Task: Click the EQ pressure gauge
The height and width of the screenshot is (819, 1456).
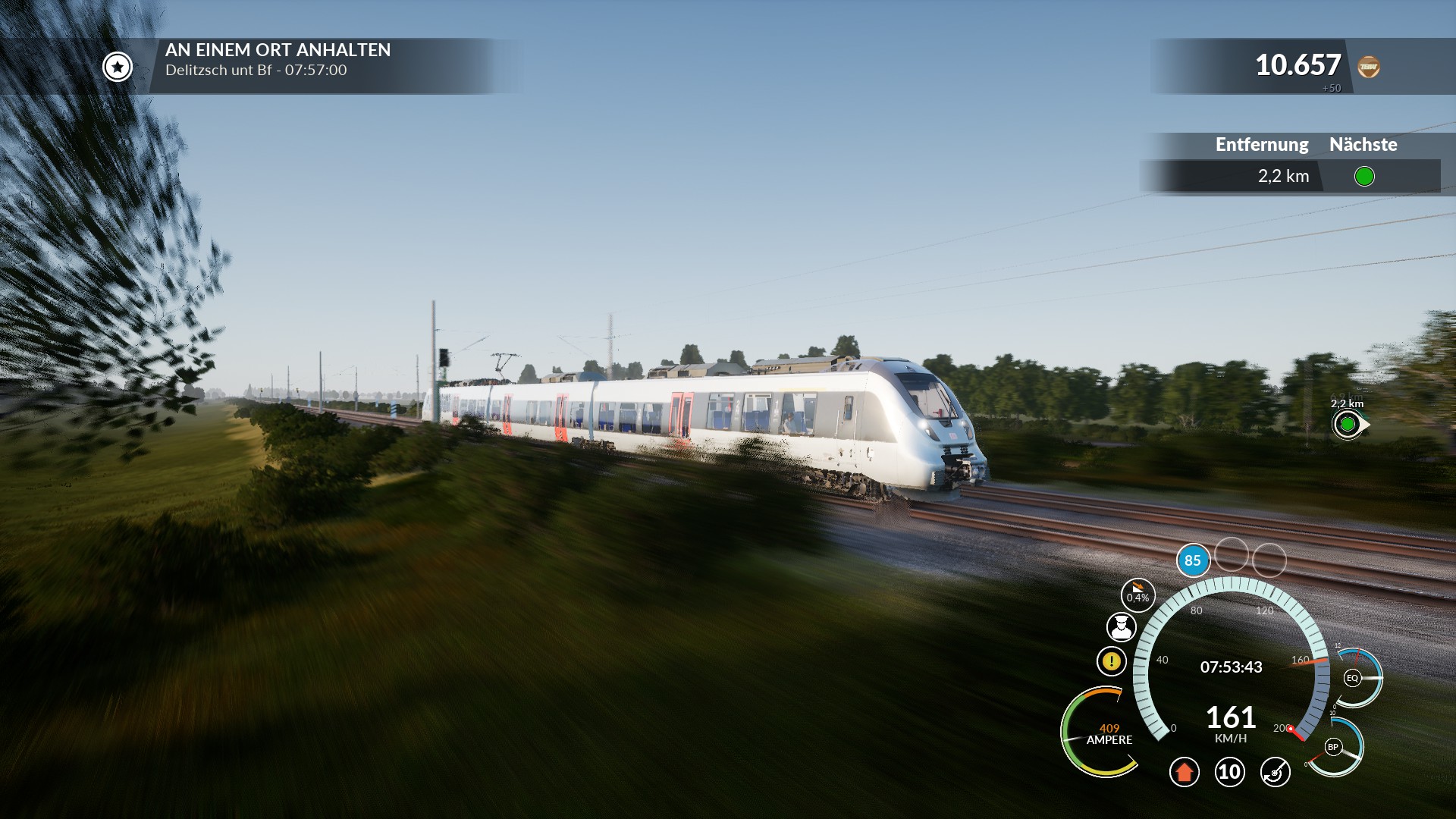Action: 1352,678
